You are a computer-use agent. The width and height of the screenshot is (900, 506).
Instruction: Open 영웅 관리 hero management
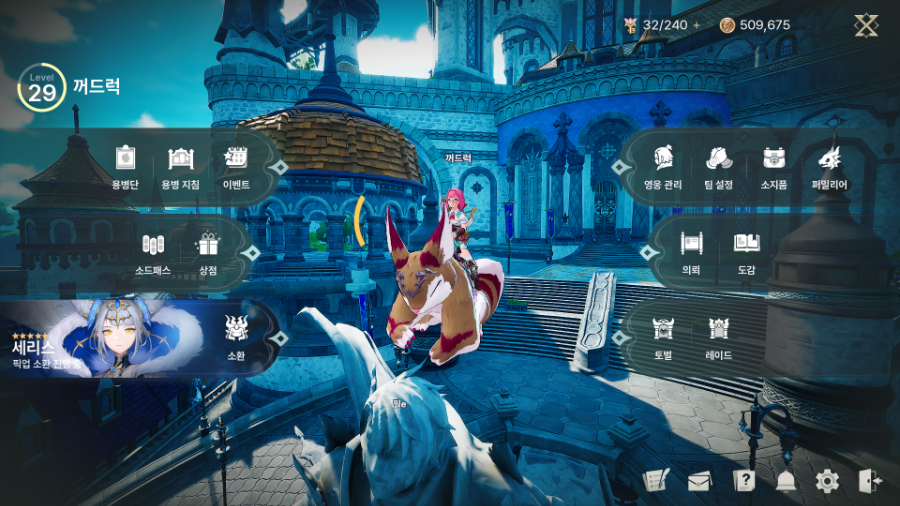point(662,164)
